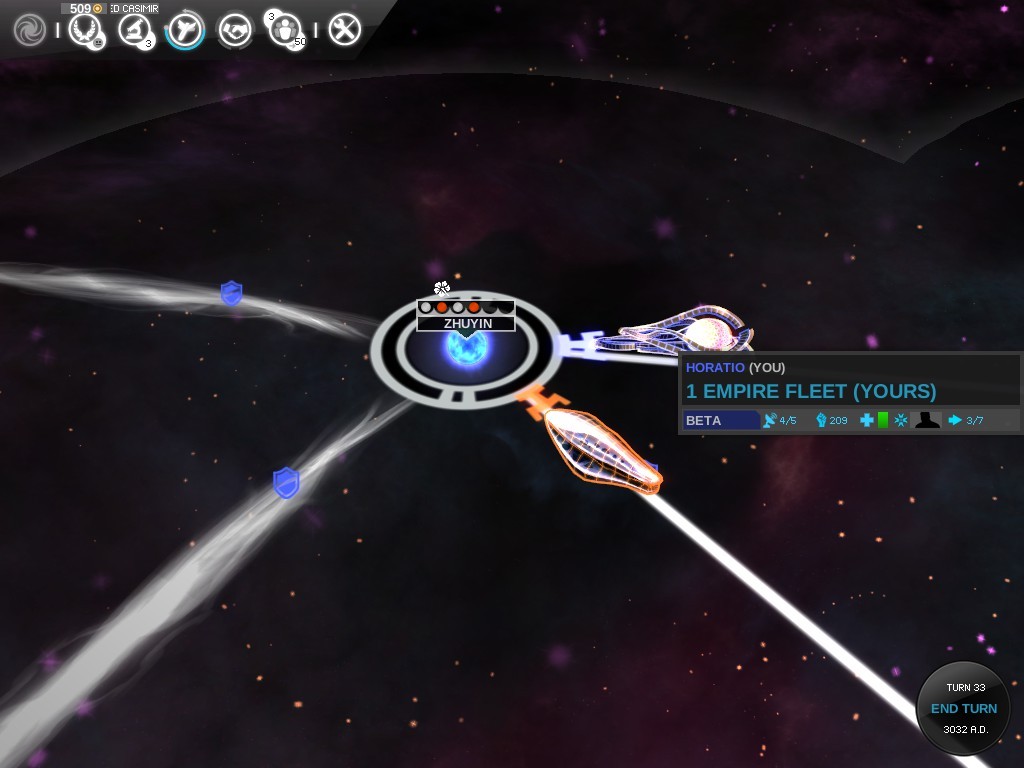Open the Military ship screen
This screenshot has height=768, width=1024.
pos(185,30)
